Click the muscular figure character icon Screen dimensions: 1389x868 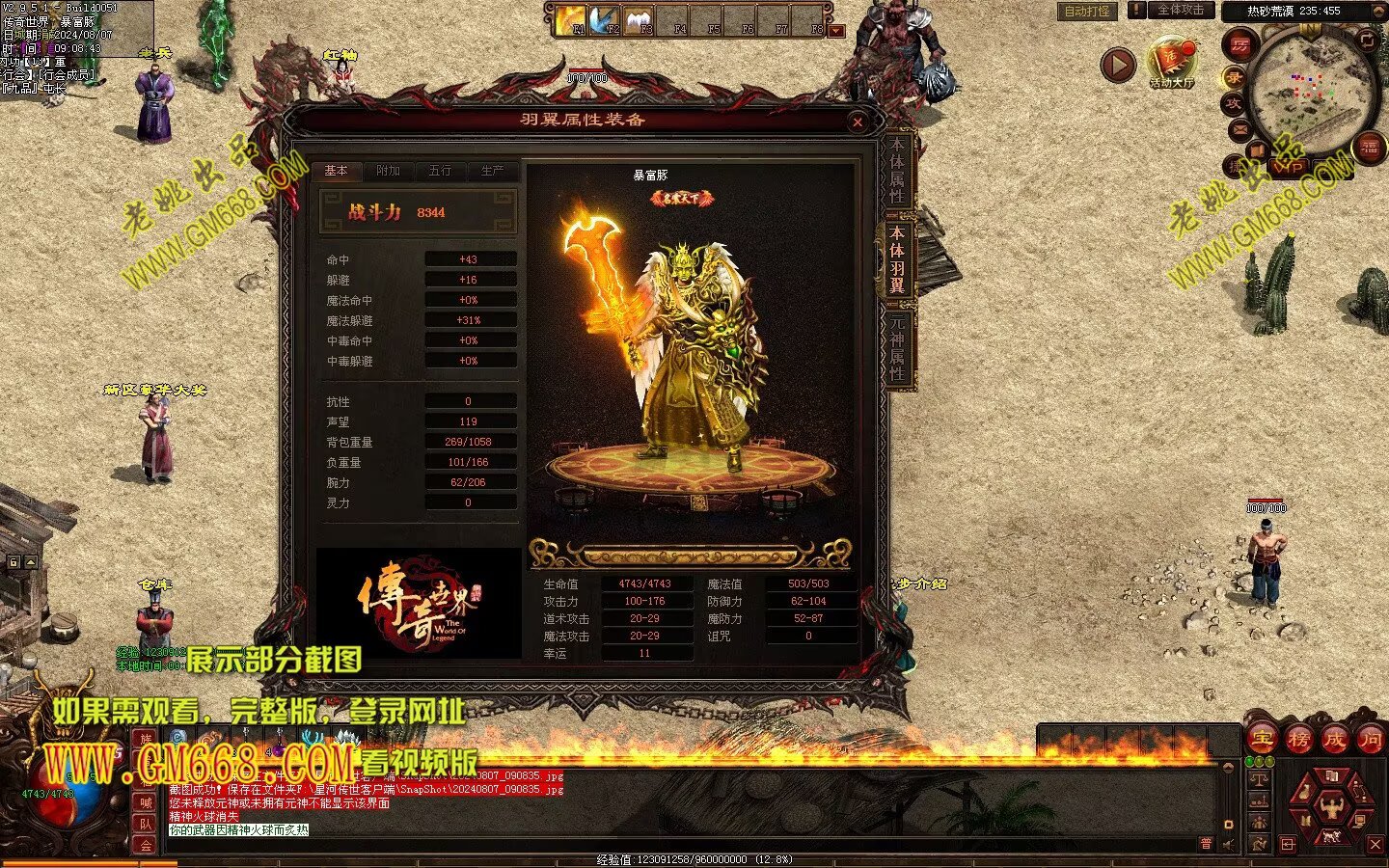coord(1331,804)
